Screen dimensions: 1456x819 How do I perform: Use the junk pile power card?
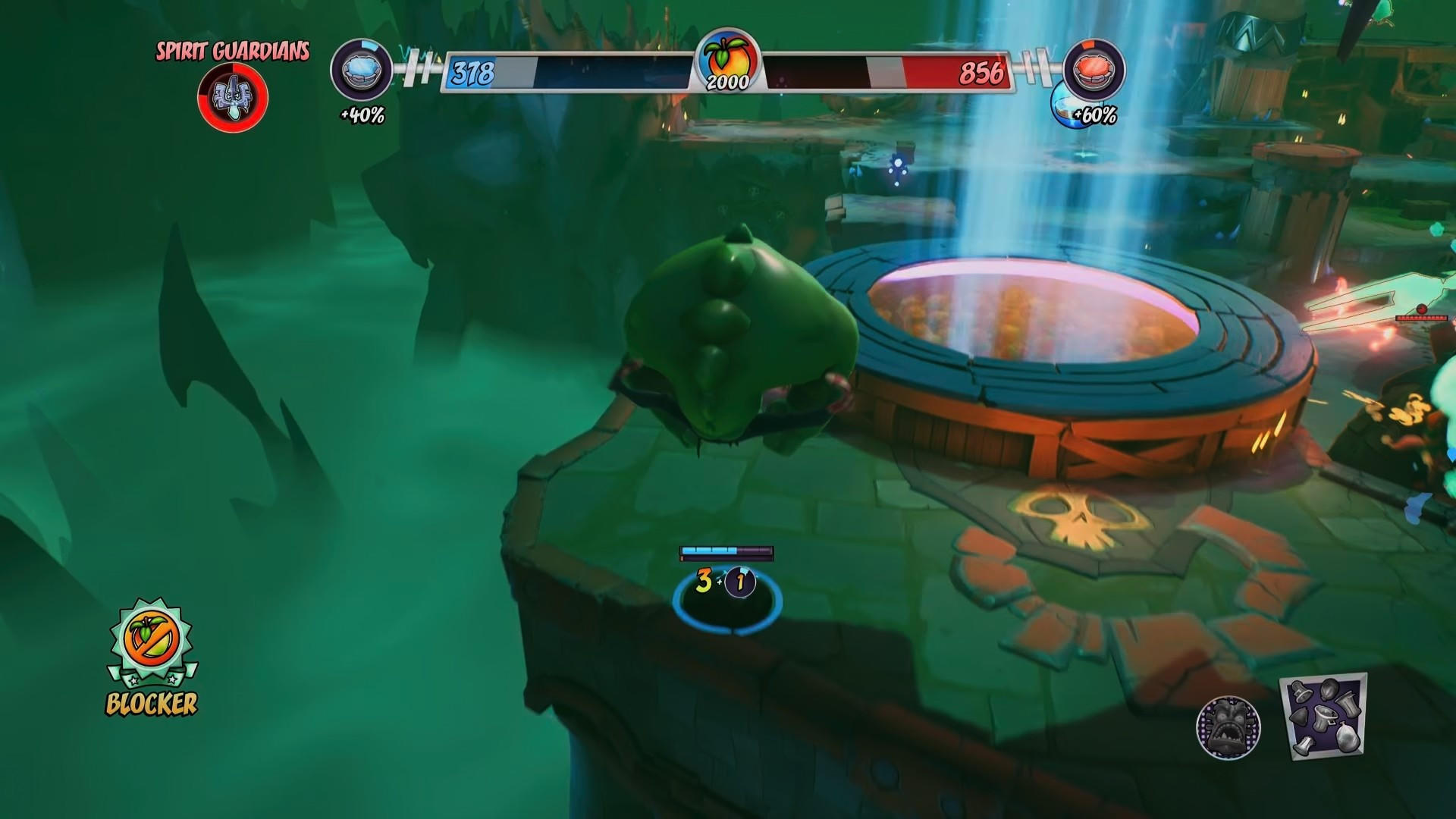tap(1323, 716)
